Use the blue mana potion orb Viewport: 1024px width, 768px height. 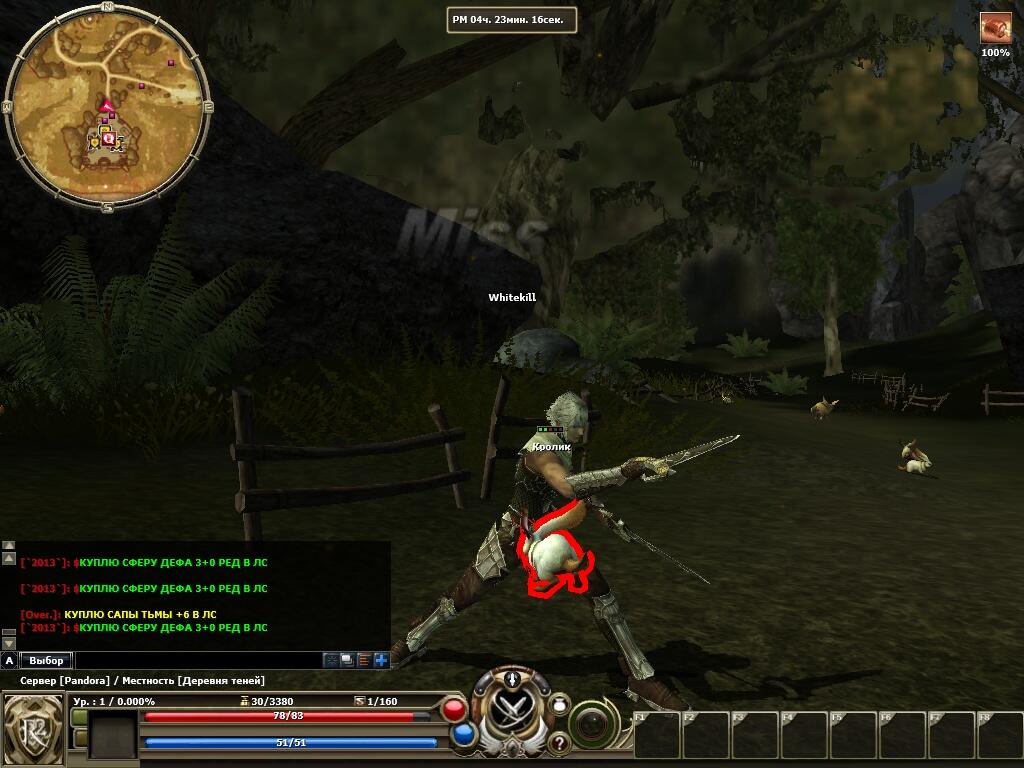click(x=463, y=735)
